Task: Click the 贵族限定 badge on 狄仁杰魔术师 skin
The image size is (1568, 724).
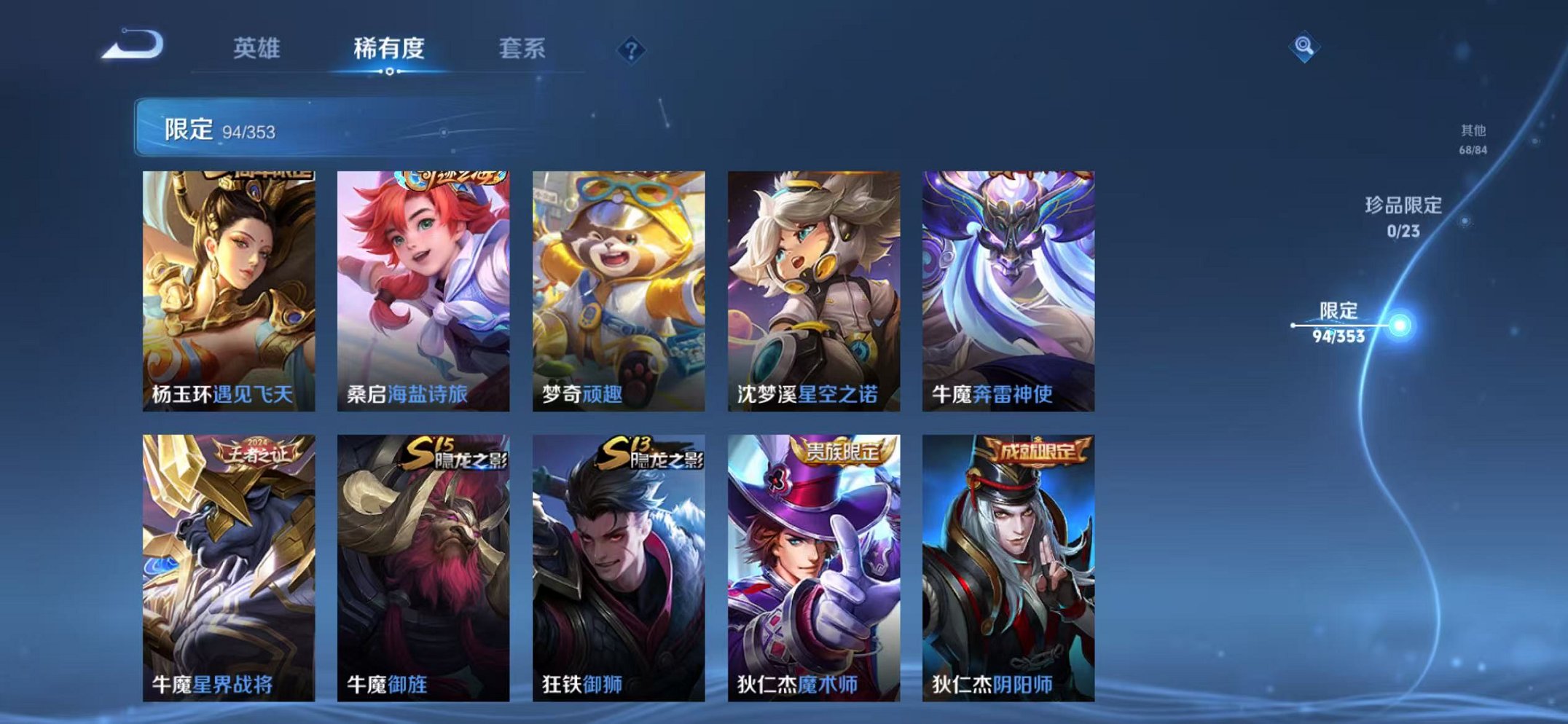Action: [839, 452]
